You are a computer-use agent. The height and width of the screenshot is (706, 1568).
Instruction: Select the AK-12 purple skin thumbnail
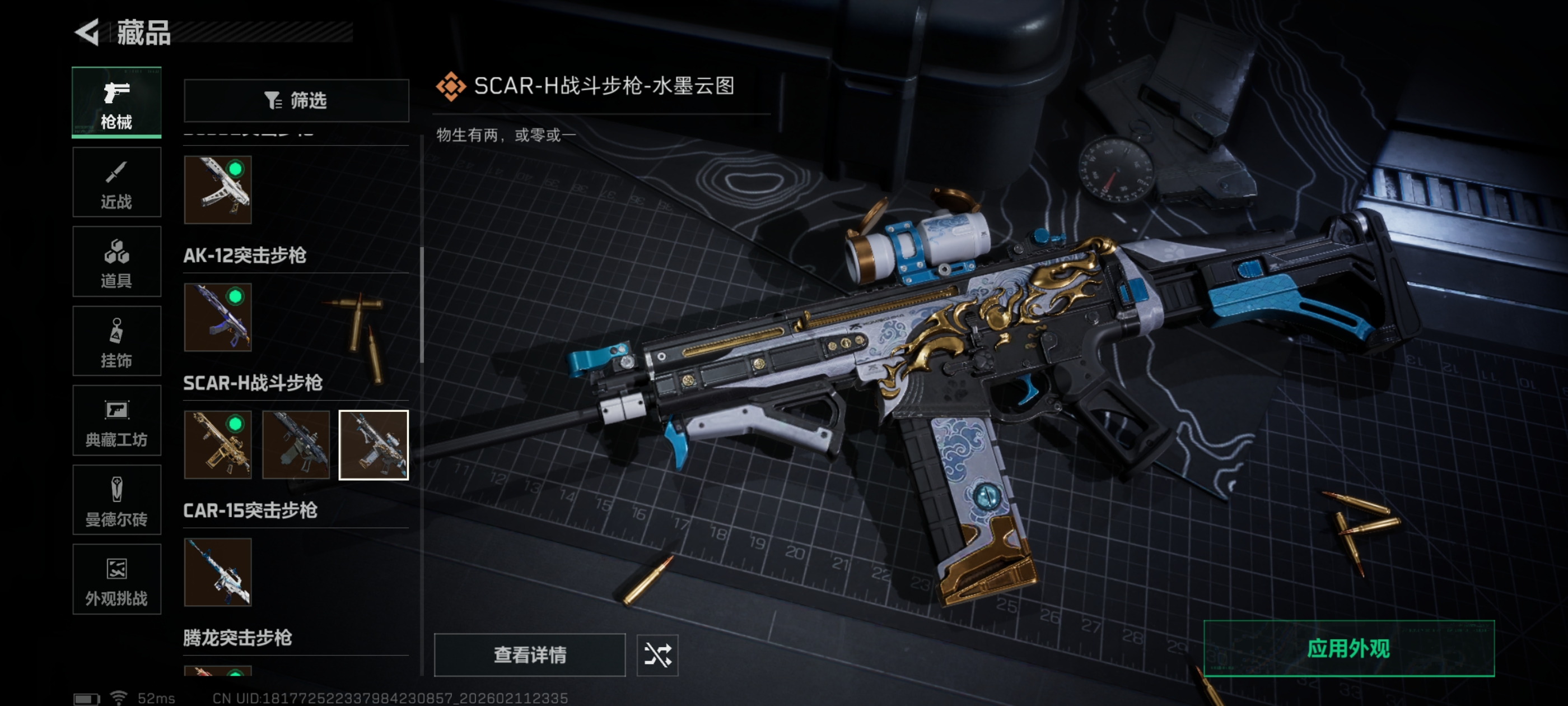pyautogui.click(x=218, y=317)
